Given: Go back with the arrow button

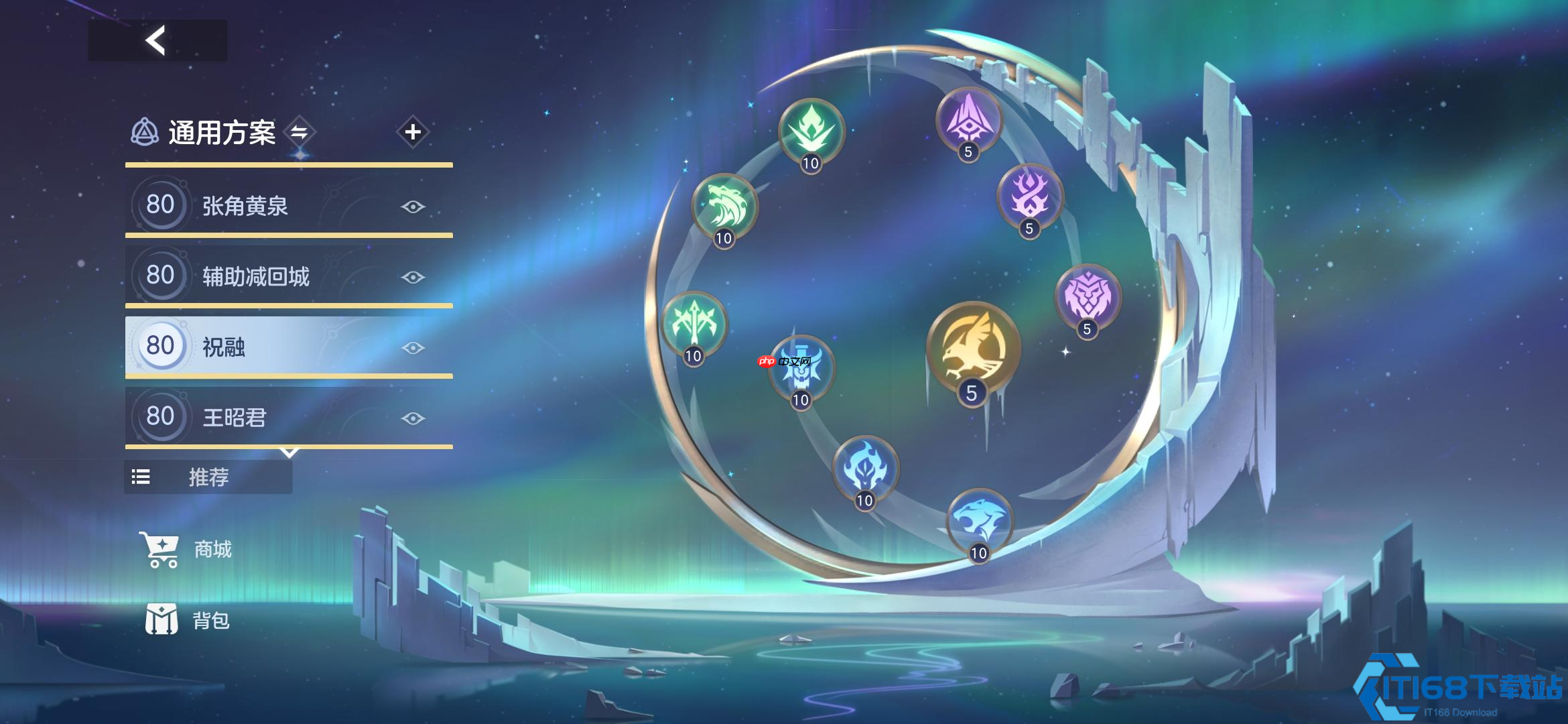Looking at the screenshot, I should point(157,41).
